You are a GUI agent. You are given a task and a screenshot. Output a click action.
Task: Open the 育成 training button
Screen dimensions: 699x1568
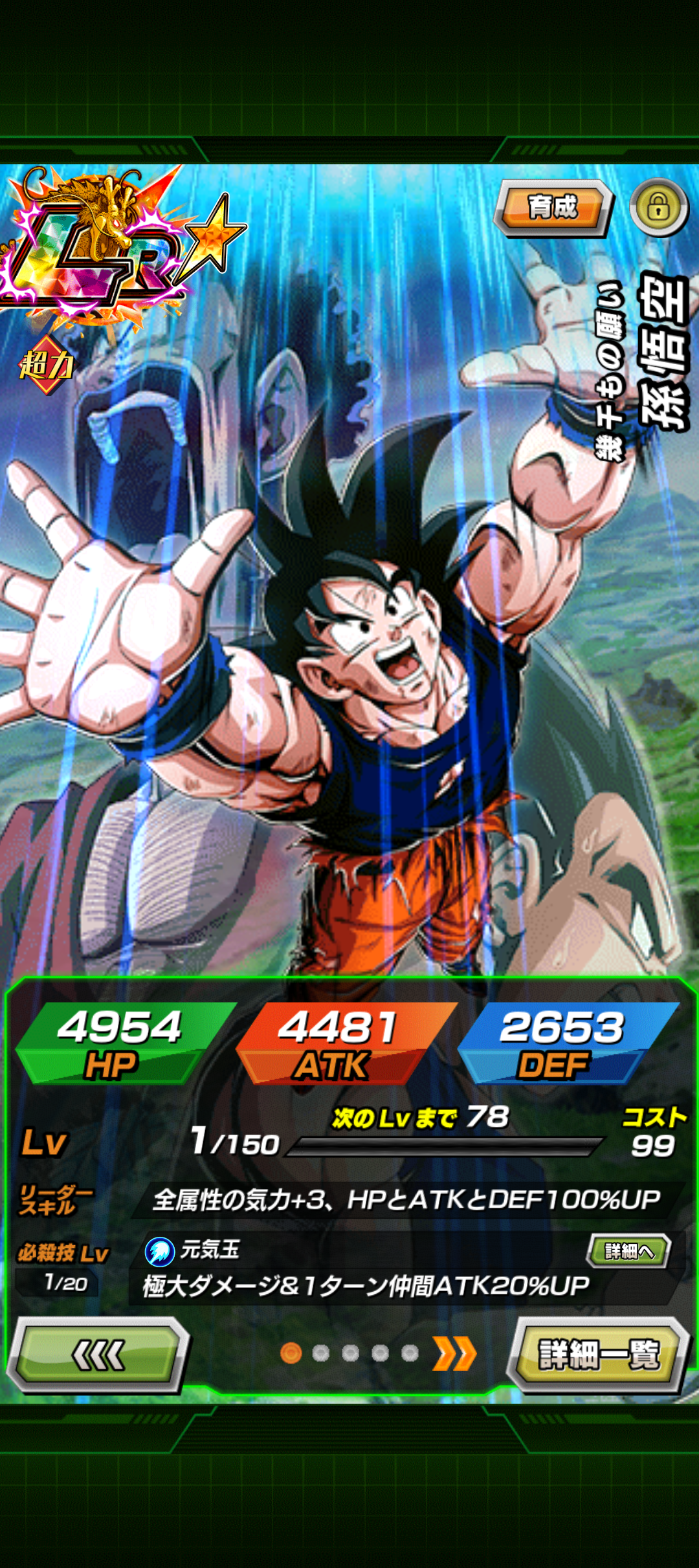pyautogui.click(x=552, y=208)
